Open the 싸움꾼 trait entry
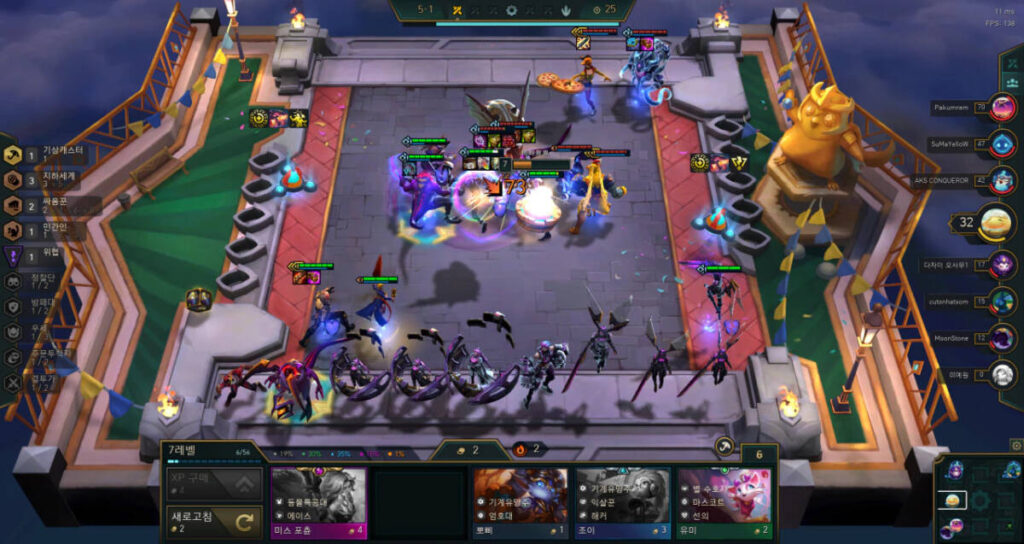 pyautogui.click(x=50, y=205)
